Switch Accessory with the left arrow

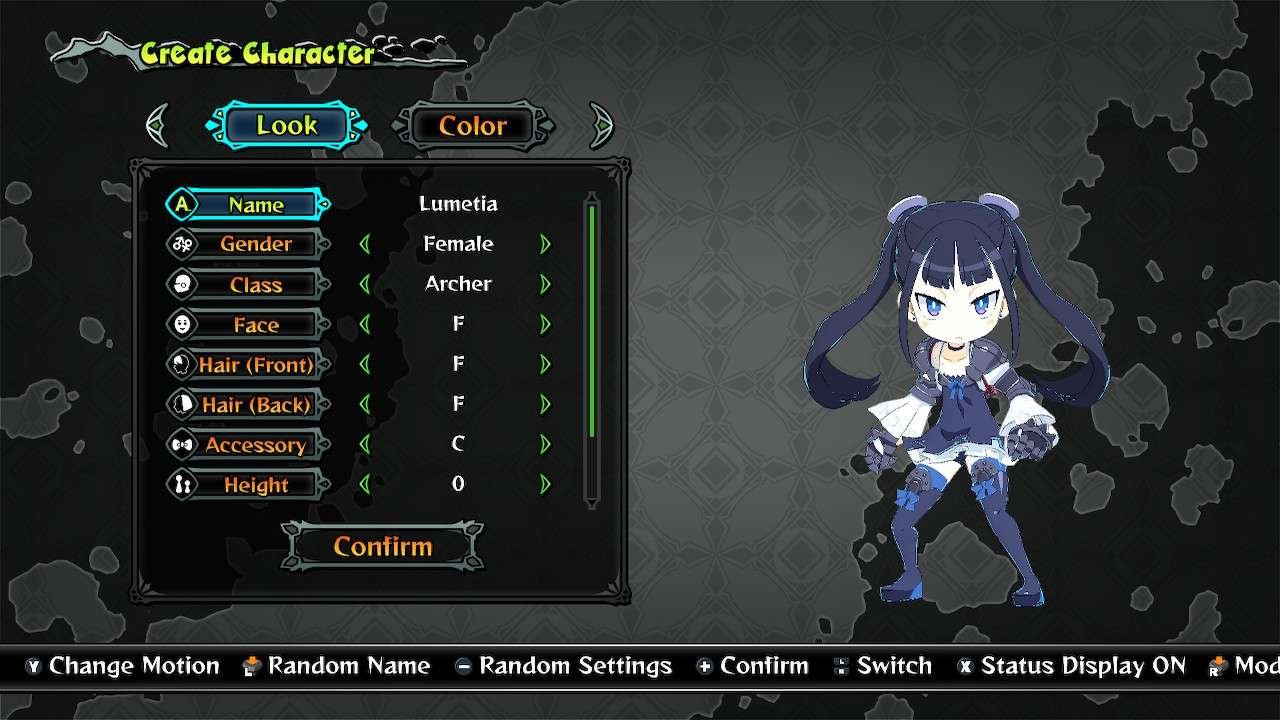tap(364, 444)
